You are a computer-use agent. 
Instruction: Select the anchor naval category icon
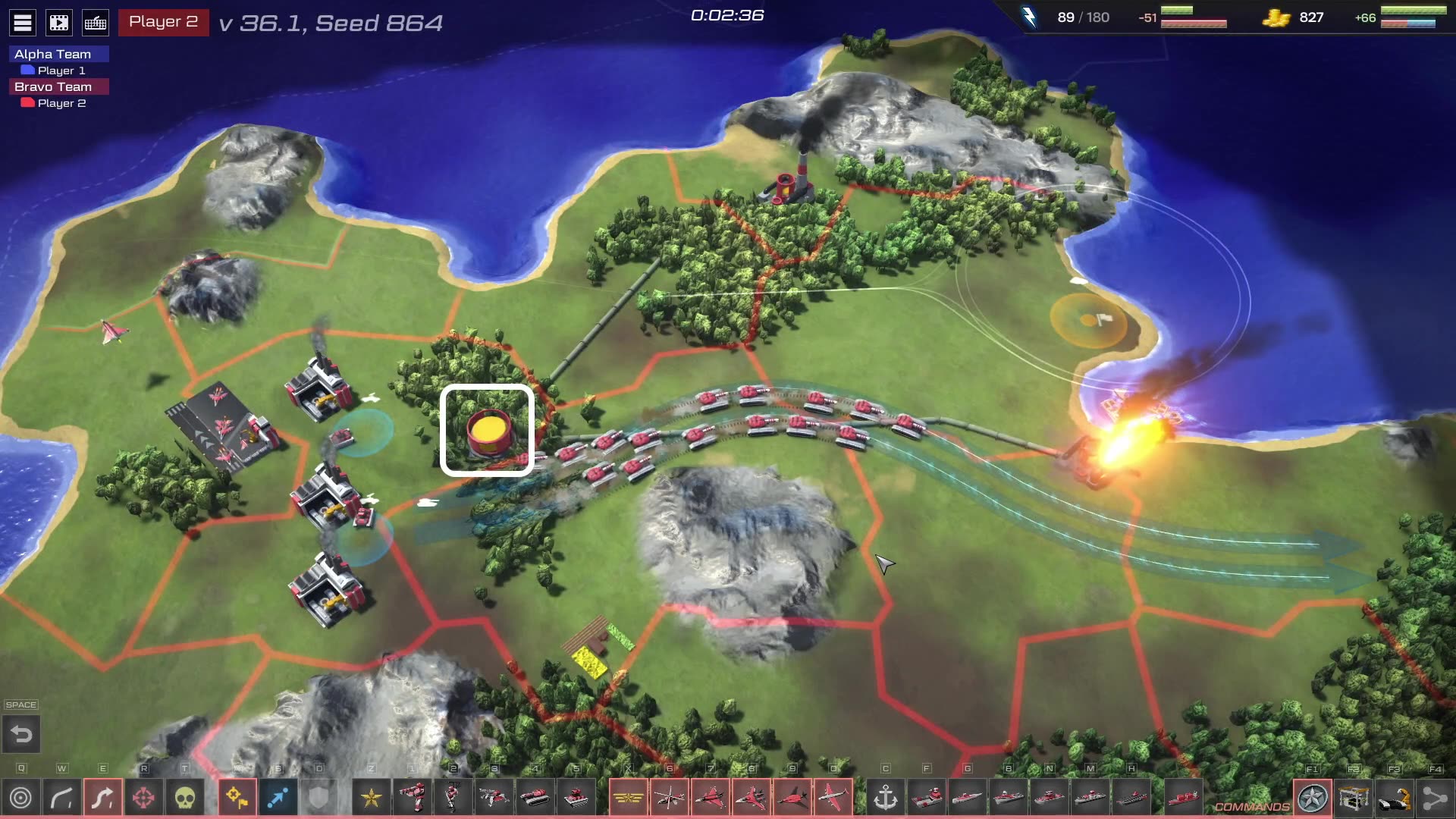[x=885, y=798]
